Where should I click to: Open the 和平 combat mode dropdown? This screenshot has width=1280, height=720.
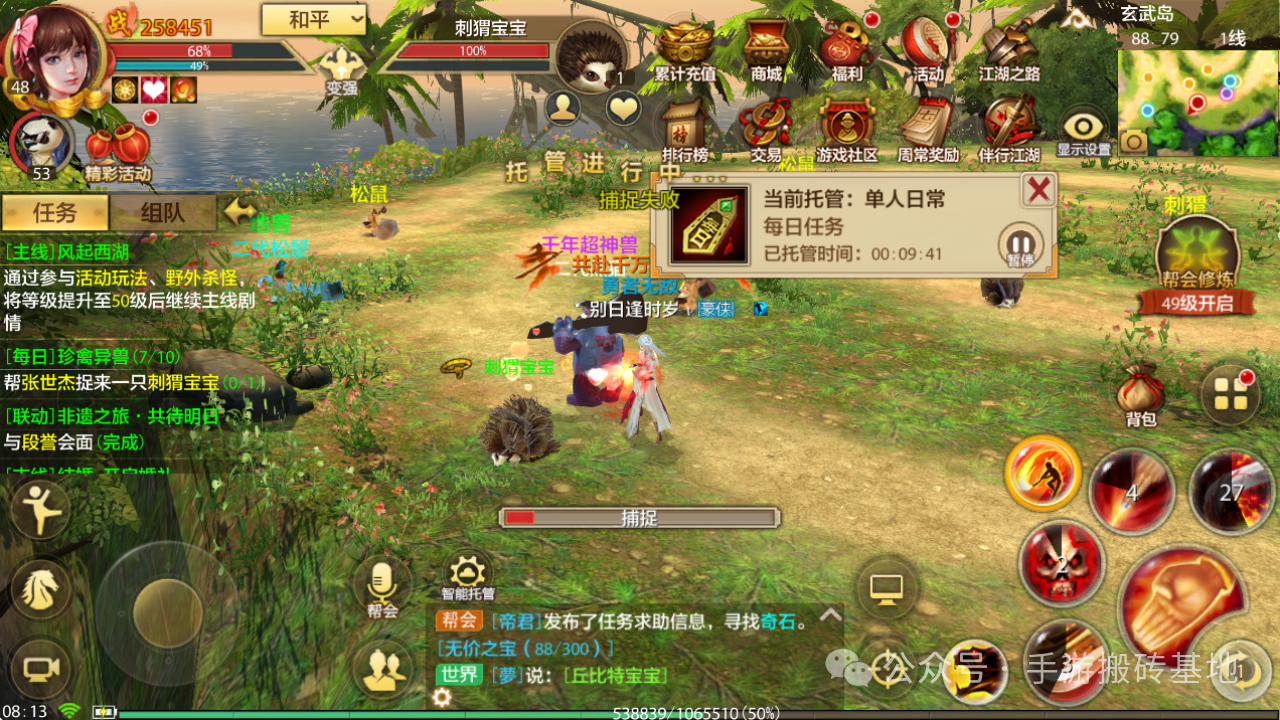313,19
